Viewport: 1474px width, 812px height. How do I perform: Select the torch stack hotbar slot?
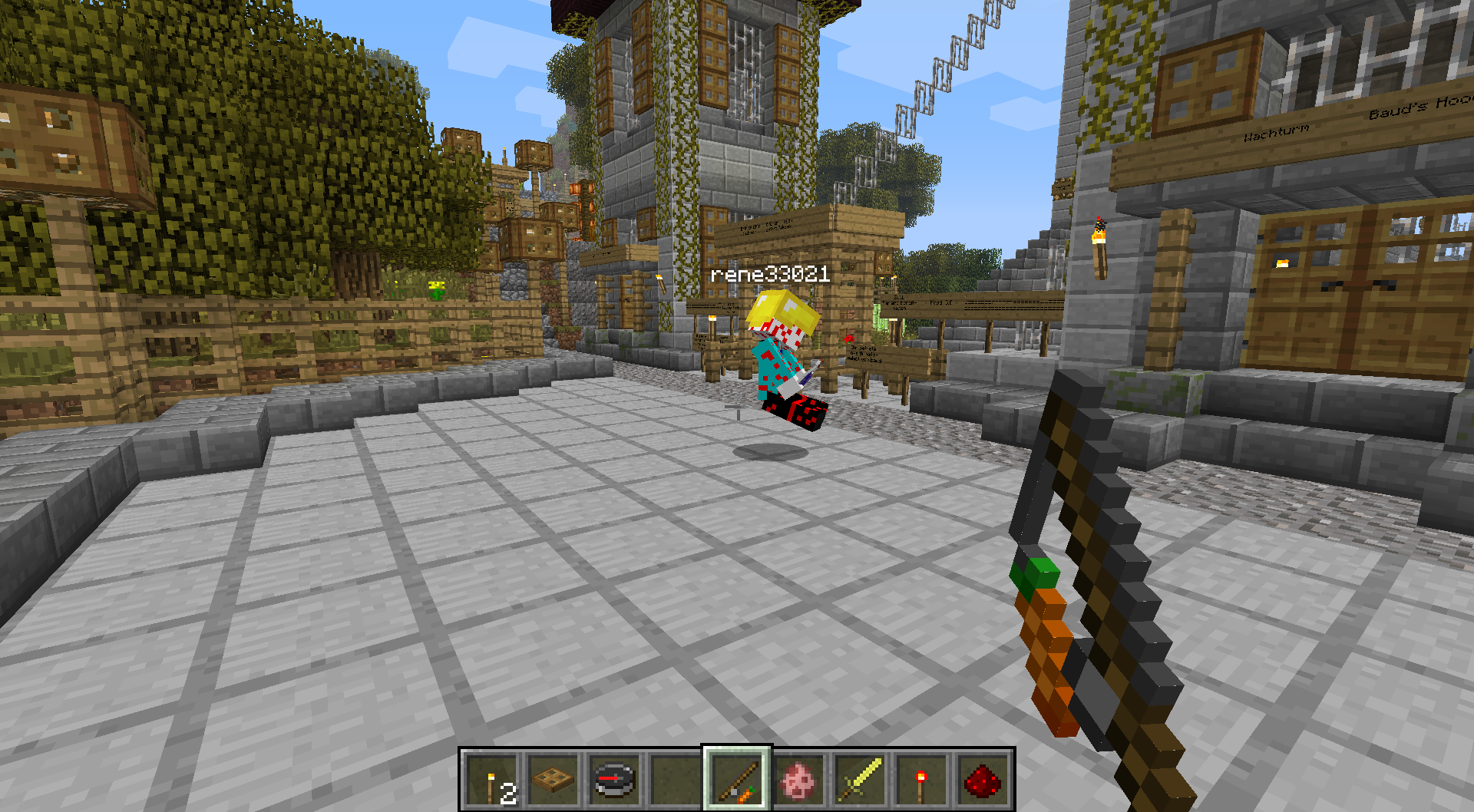pos(492,780)
